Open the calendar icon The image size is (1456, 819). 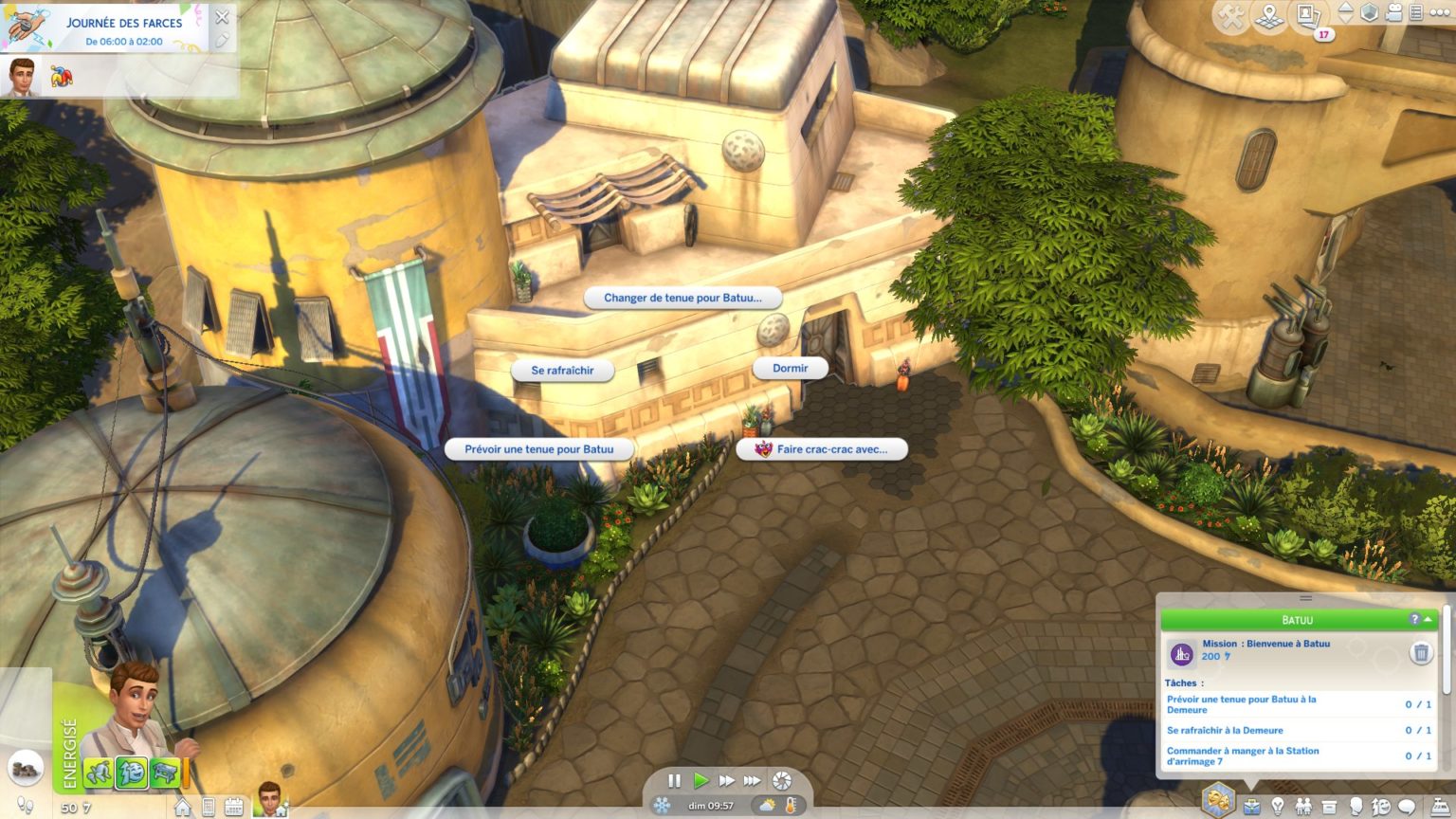pos(233,808)
